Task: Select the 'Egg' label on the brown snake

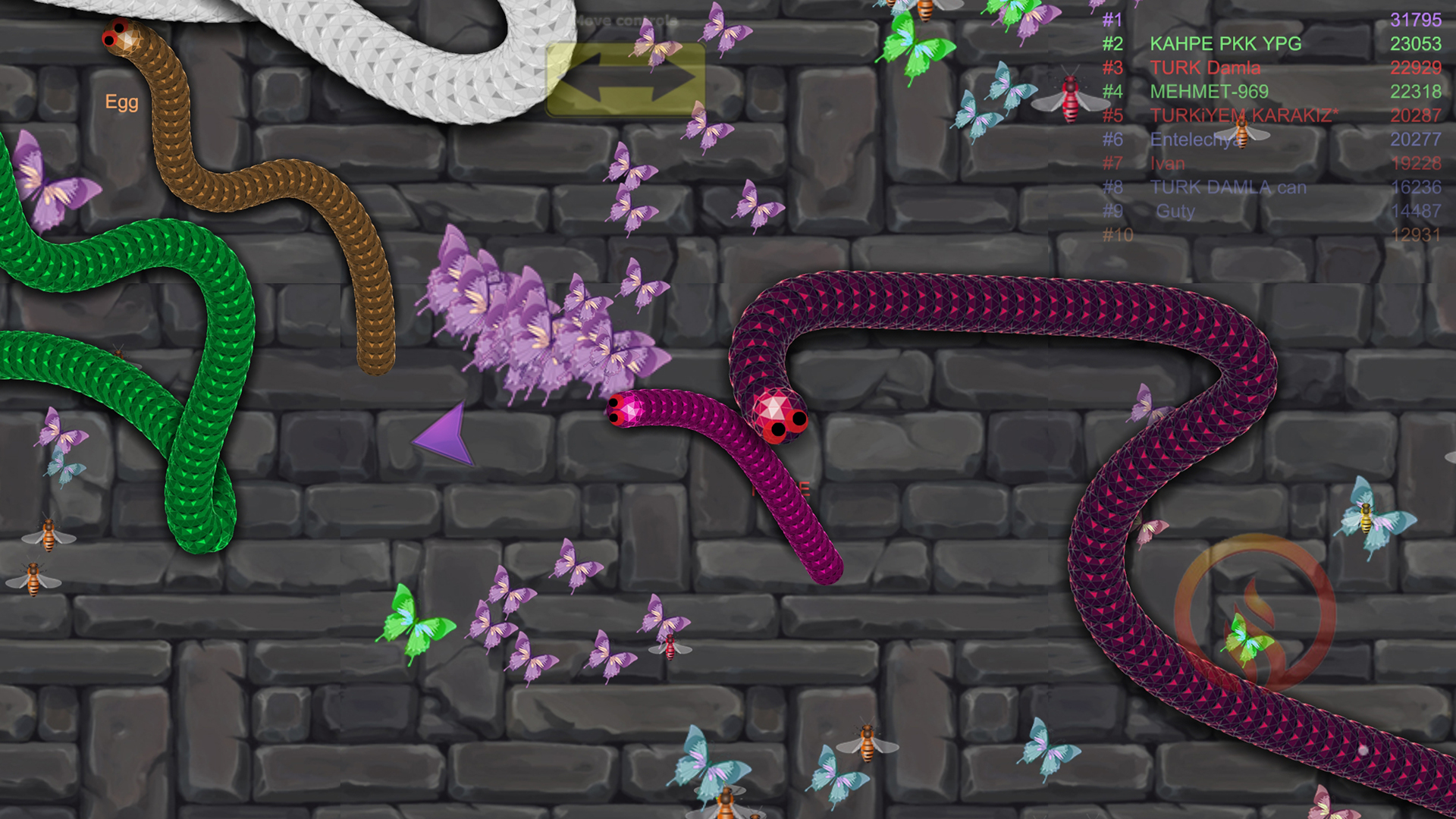Action: 122,102
